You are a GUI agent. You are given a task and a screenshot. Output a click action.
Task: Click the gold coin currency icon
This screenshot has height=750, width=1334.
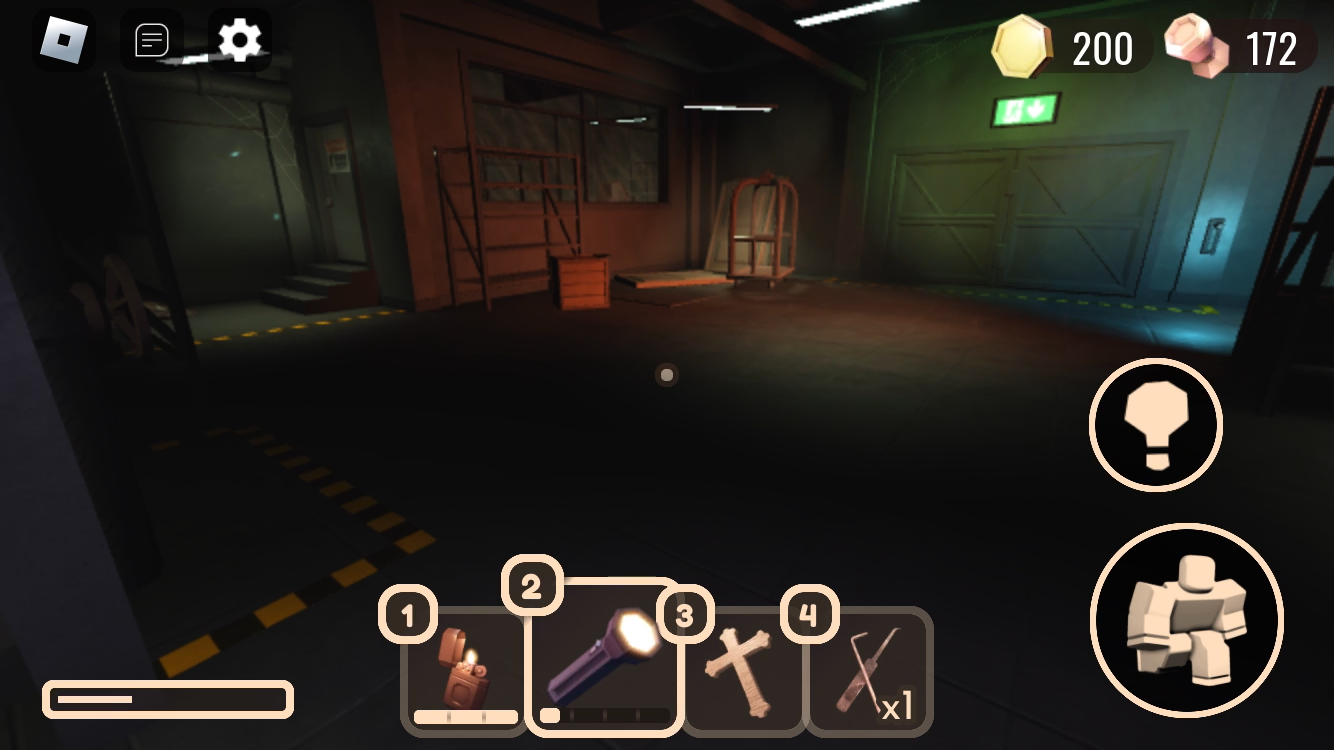click(1022, 46)
